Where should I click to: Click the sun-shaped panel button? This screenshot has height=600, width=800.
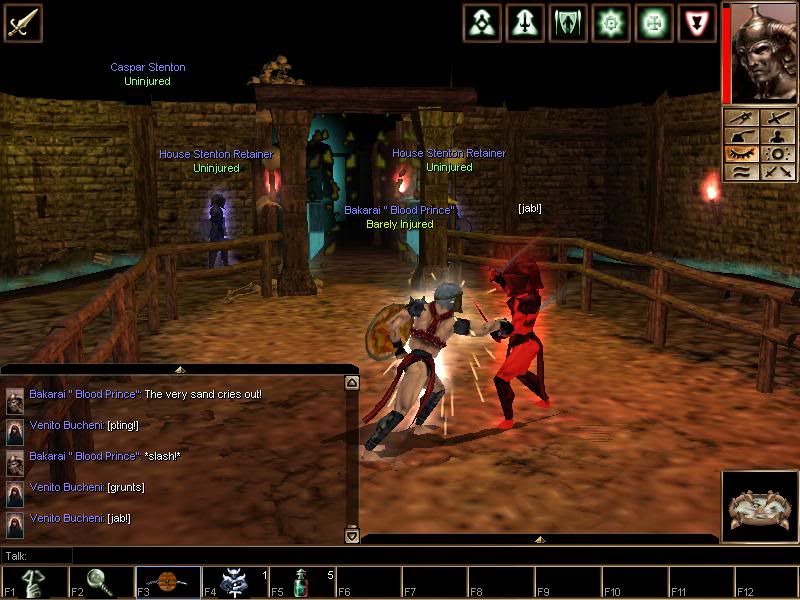[x=778, y=154]
